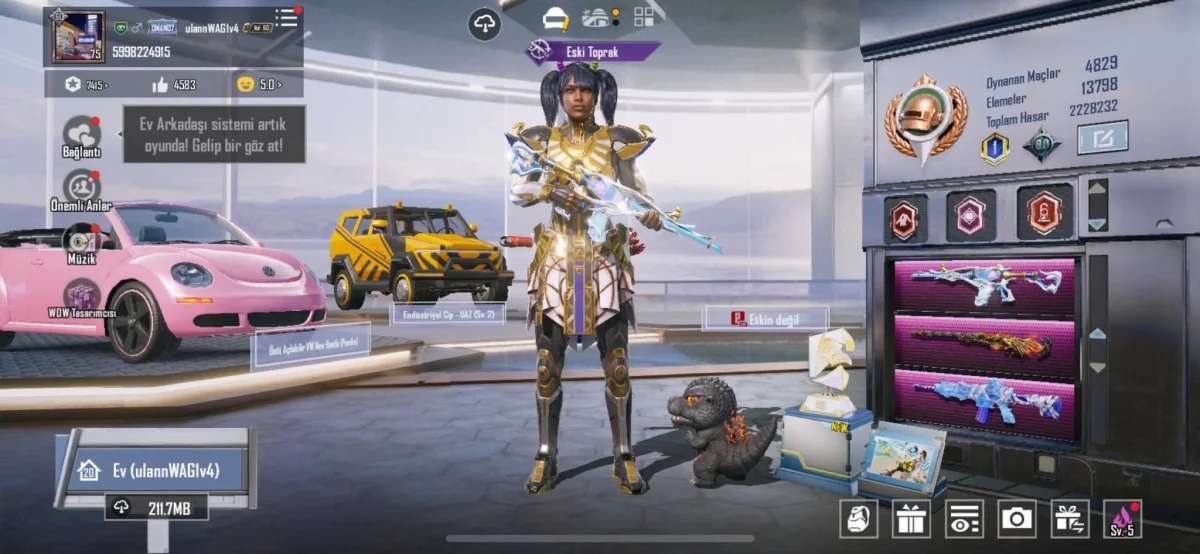This screenshot has height=554, width=1200.
Task: Tap the cloud download icon at top
Action: click(485, 24)
